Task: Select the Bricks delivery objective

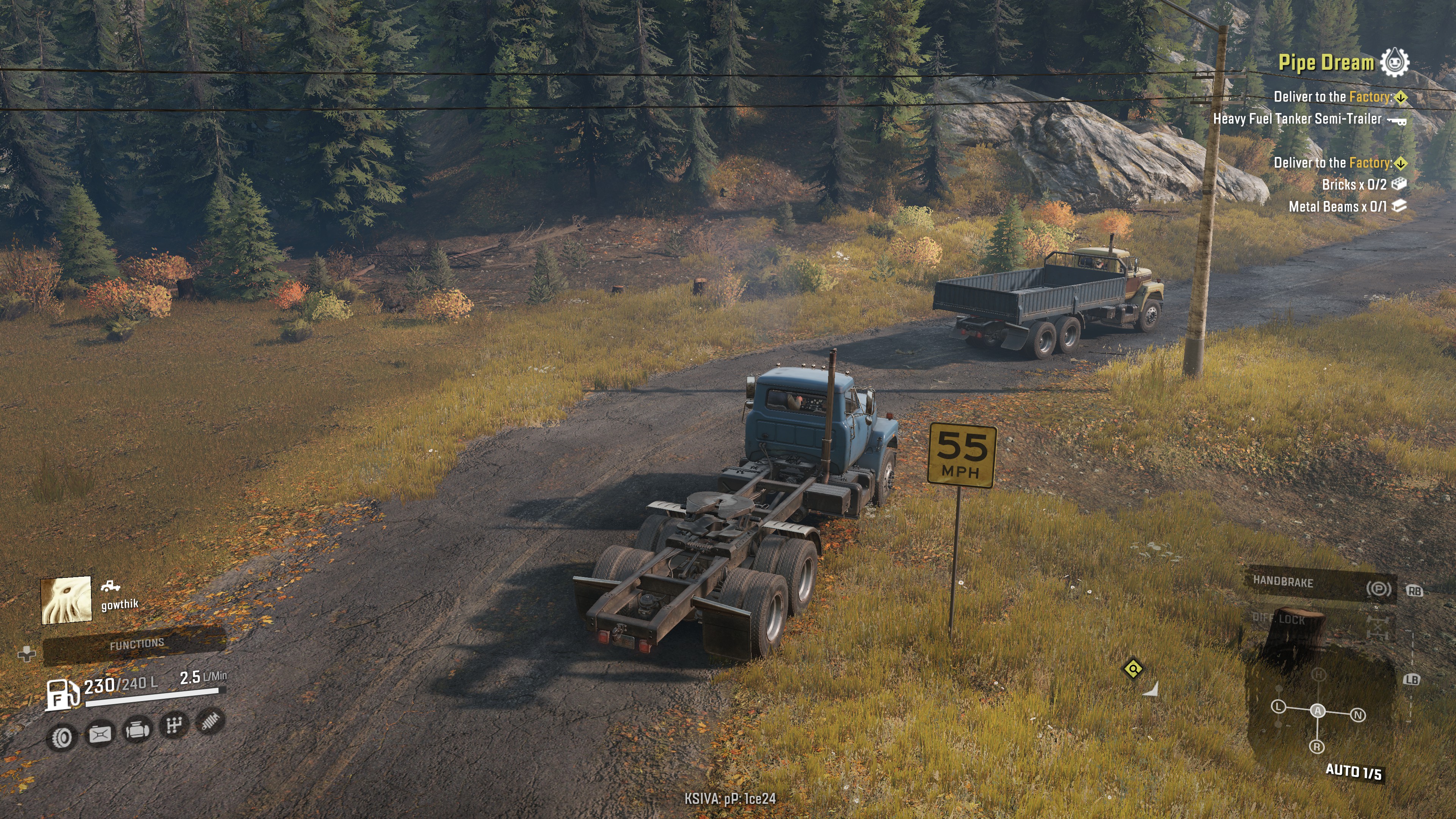Action: click(1354, 185)
